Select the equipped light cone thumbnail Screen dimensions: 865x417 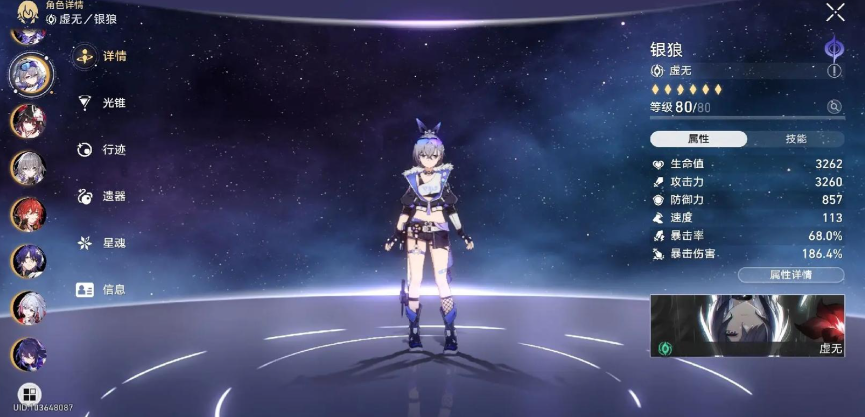[747, 326]
